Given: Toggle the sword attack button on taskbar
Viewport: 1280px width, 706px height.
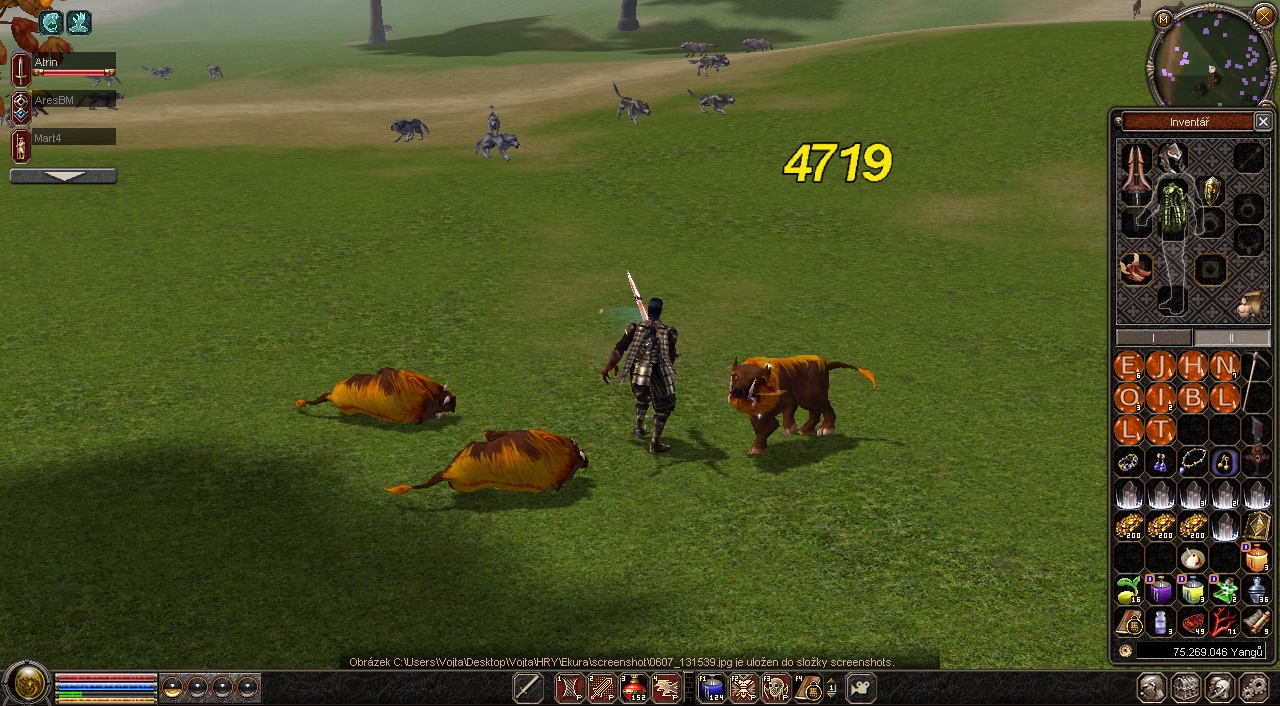Looking at the screenshot, I should [x=528, y=688].
